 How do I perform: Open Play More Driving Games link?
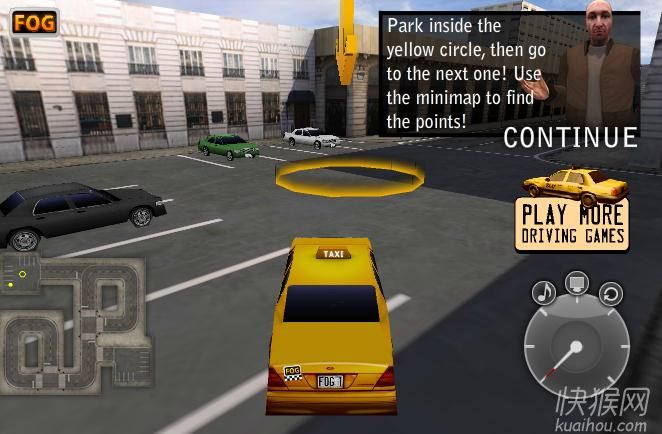[x=573, y=223]
